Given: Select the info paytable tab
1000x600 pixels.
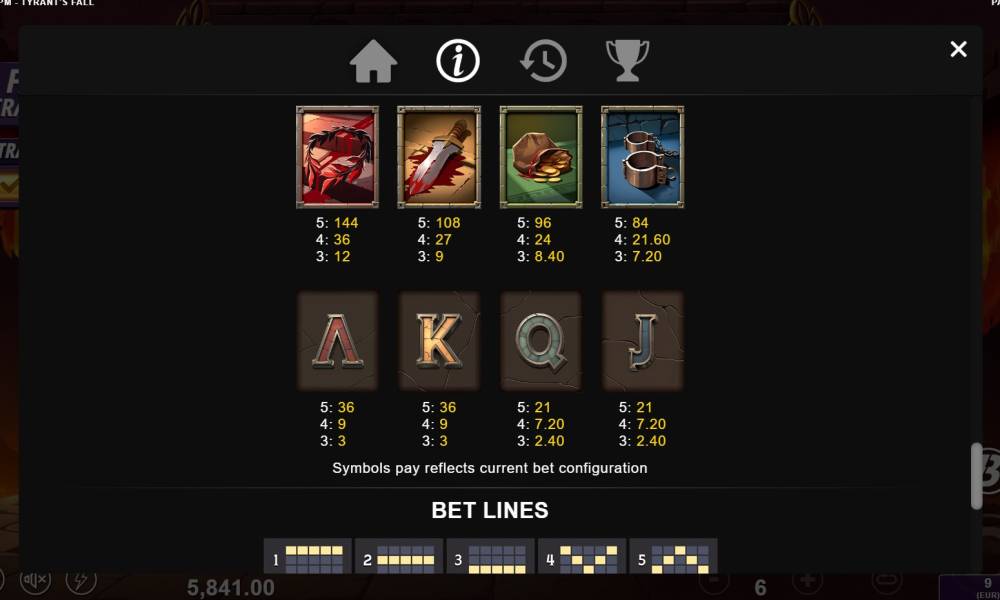Looking at the screenshot, I should pyautogui.click(x=458, y=61).
